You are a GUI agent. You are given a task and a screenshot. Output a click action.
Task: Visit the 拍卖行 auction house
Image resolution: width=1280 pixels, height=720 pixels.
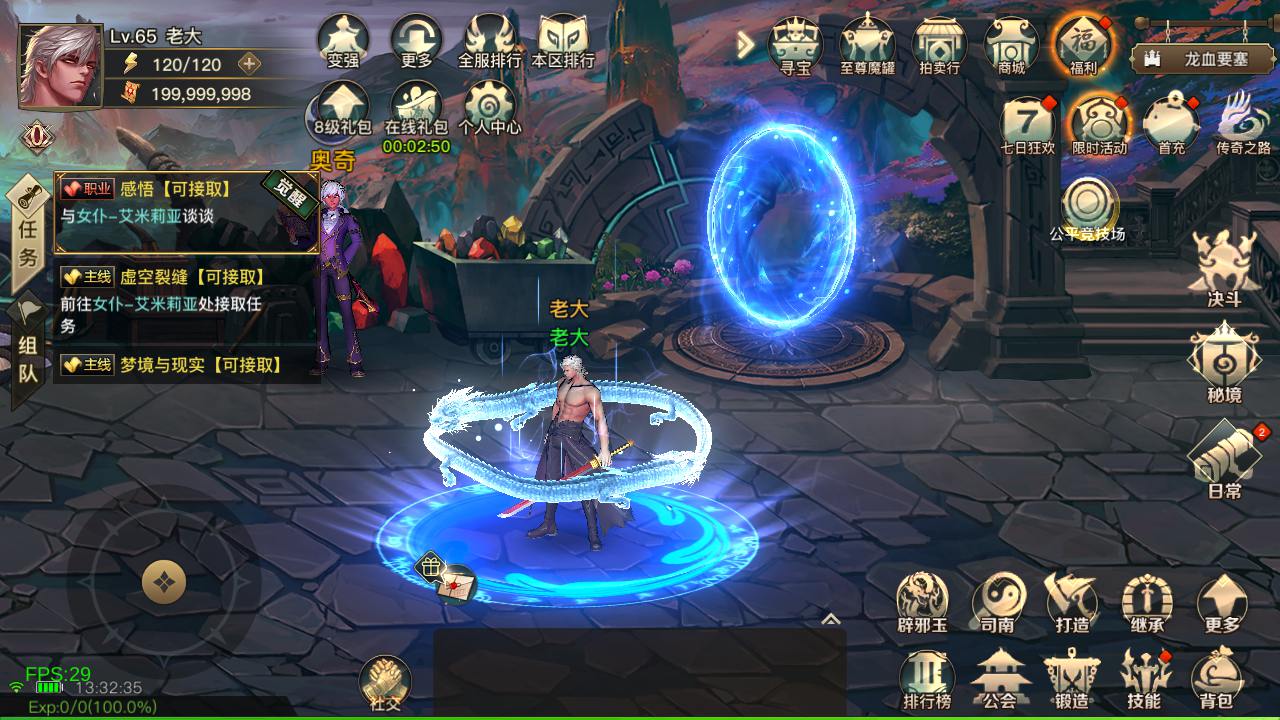click(937, 45)
